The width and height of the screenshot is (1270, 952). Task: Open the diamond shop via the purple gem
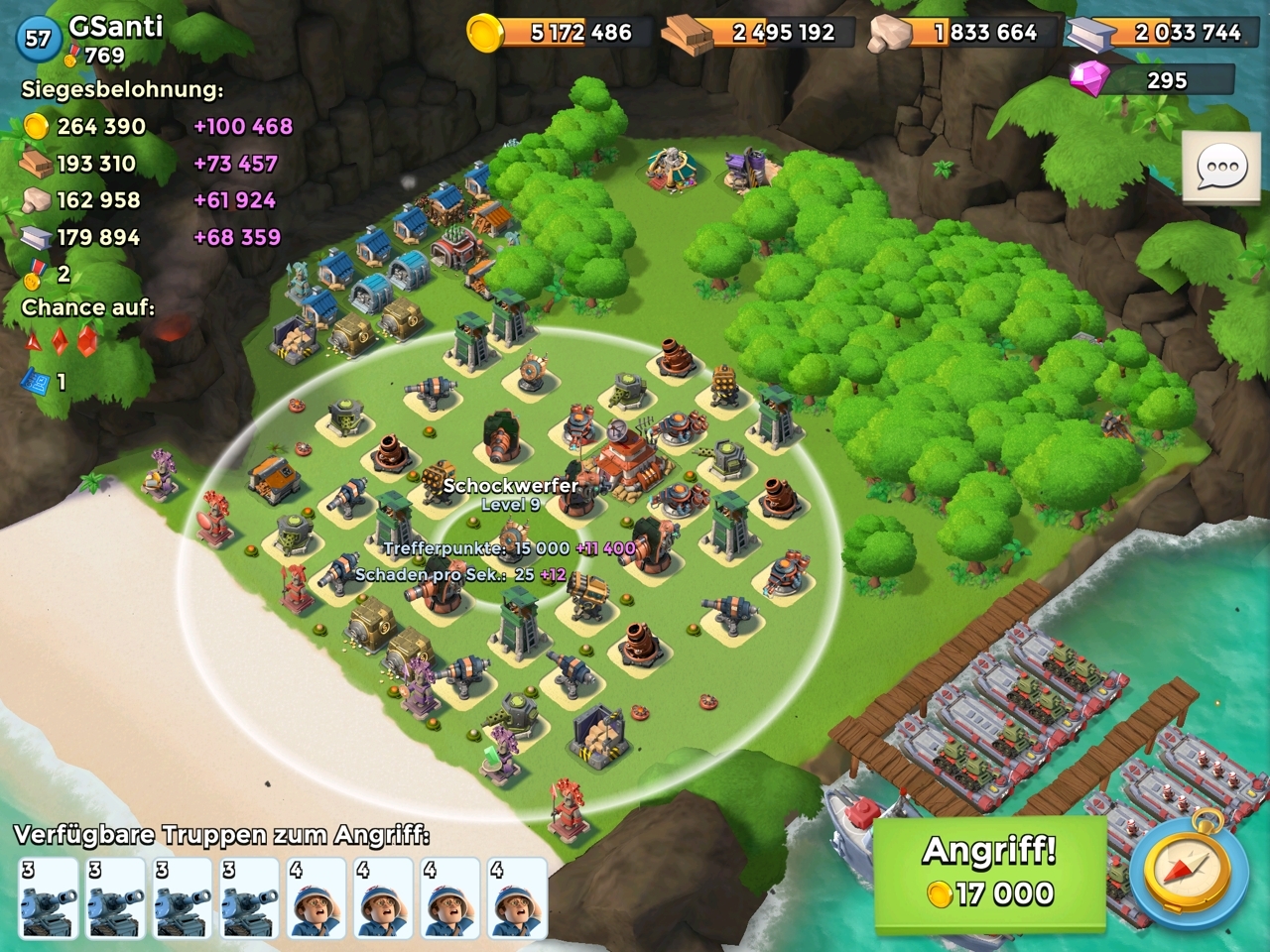(1089, 79)
